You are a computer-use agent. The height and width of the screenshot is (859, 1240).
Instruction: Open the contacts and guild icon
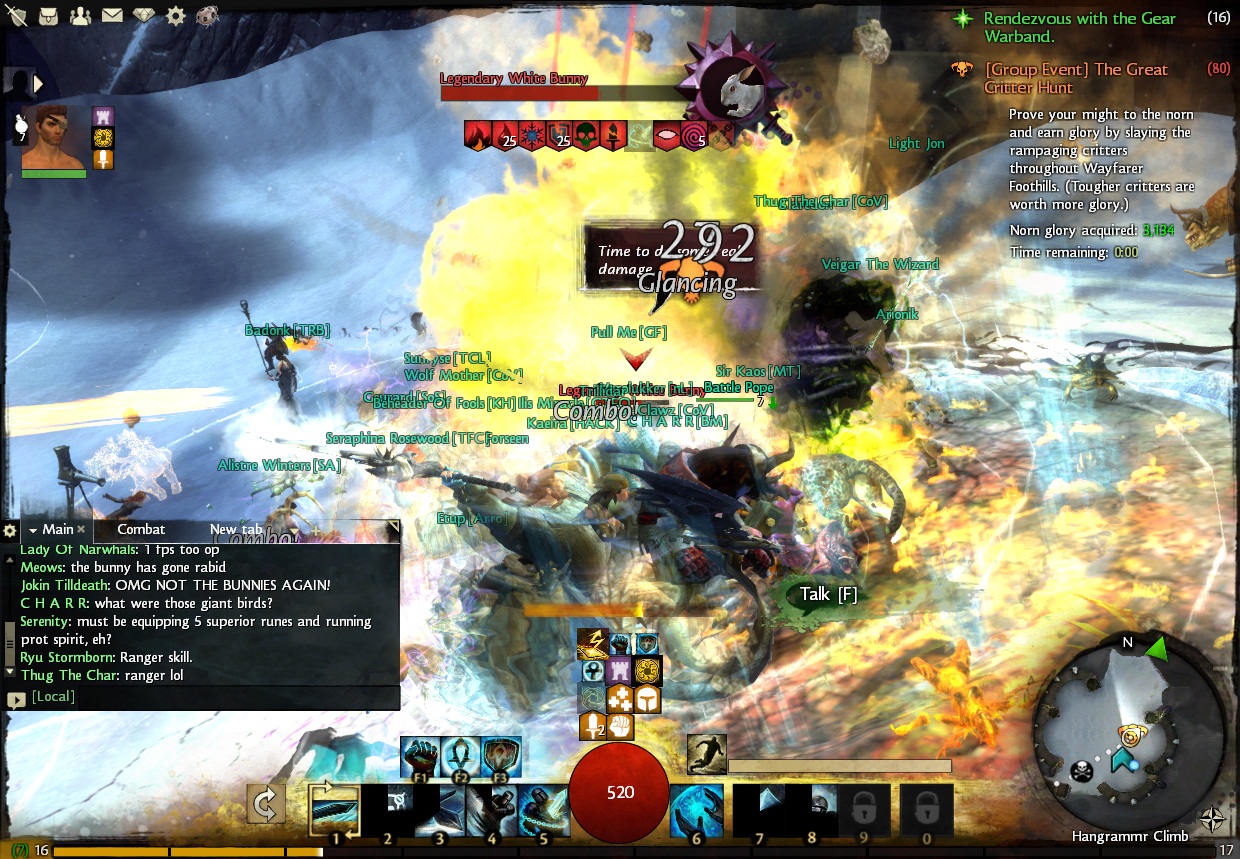coord(80,15)
